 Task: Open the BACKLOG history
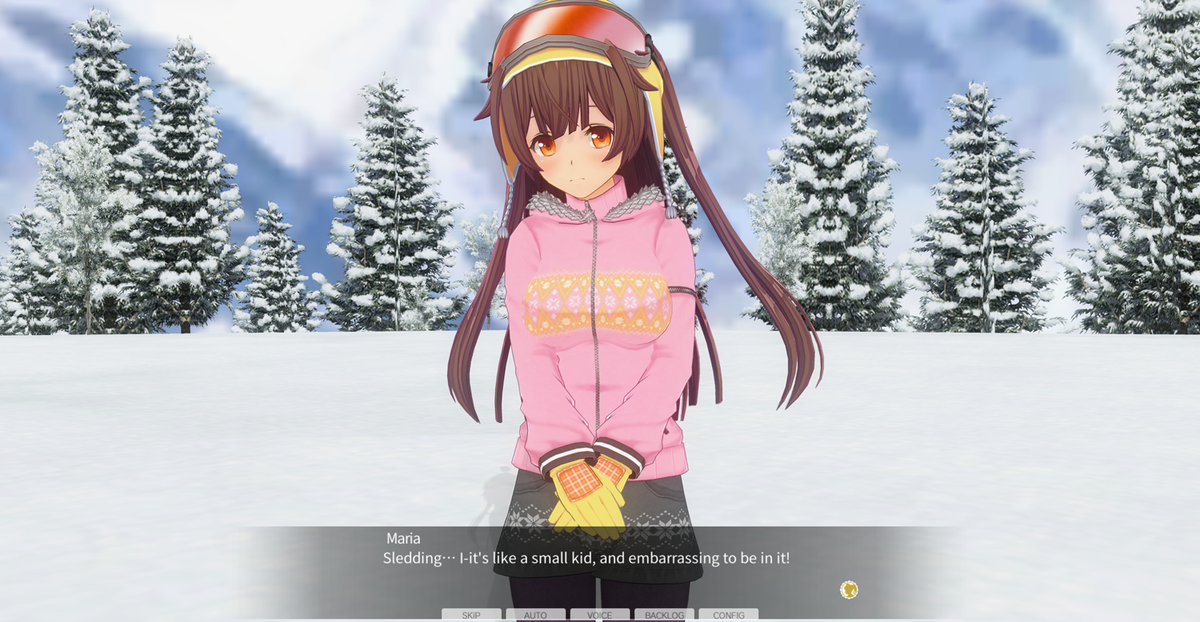pos(664,615)
